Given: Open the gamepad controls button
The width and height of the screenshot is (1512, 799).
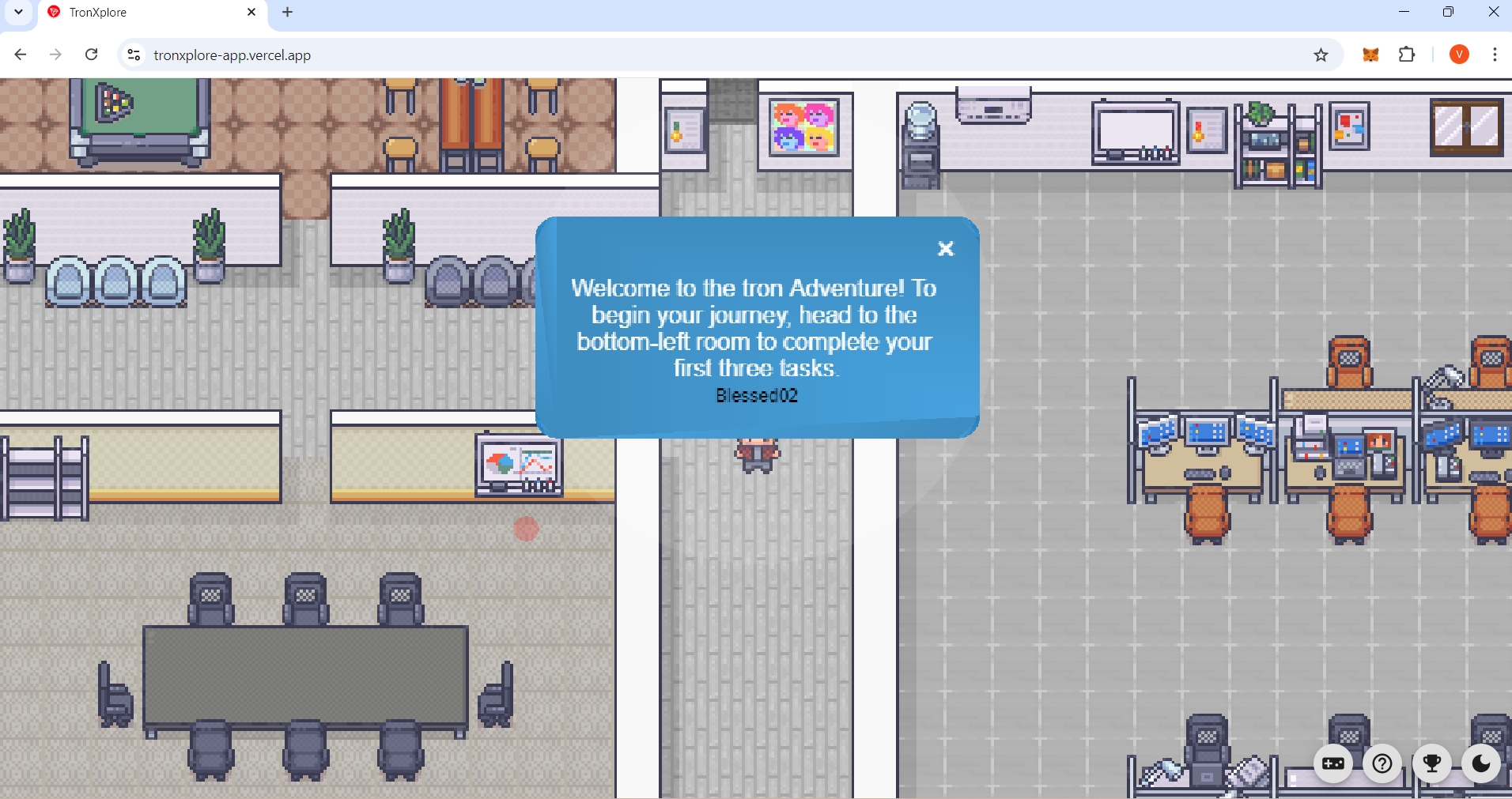Looking at the screenshot, I should [1333, 763].
